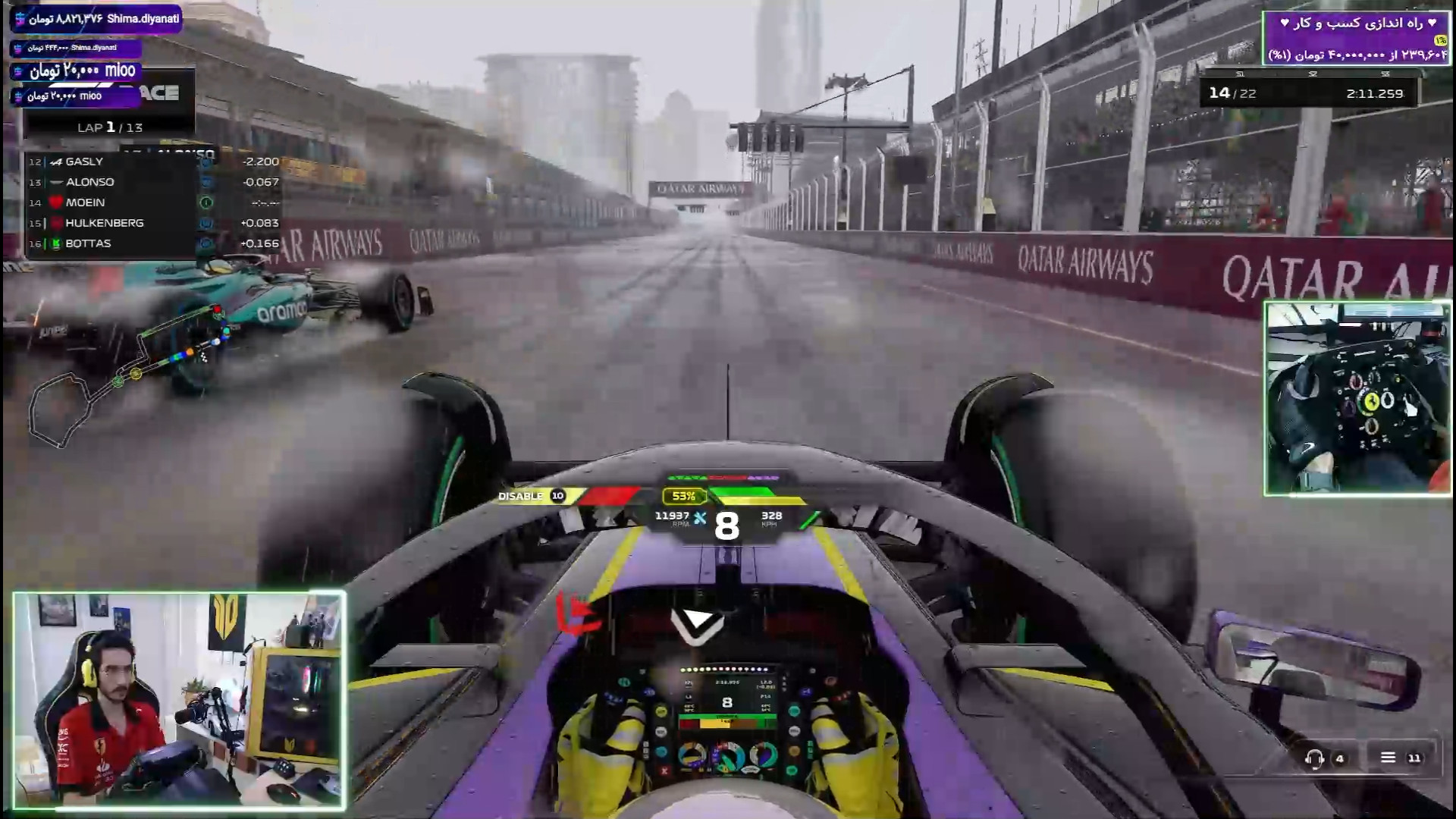Select the Shima.diyanati top donor banner
Image resolution: width=1456 pixels, height=819 pixels.
coord(96,18)
